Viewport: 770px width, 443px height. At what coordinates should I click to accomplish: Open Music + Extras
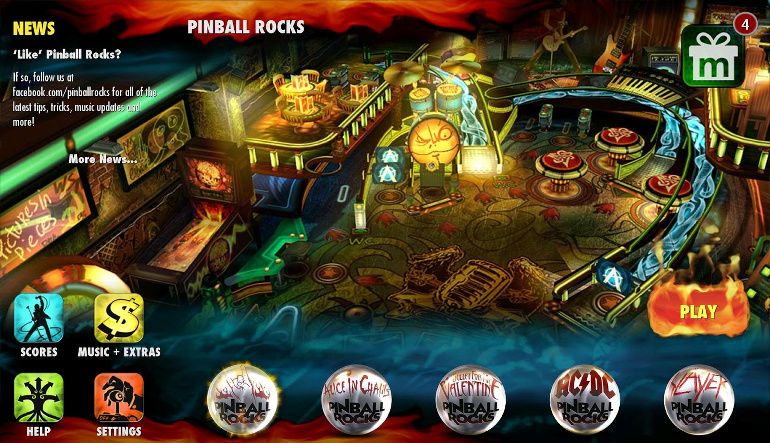(119, 318)
